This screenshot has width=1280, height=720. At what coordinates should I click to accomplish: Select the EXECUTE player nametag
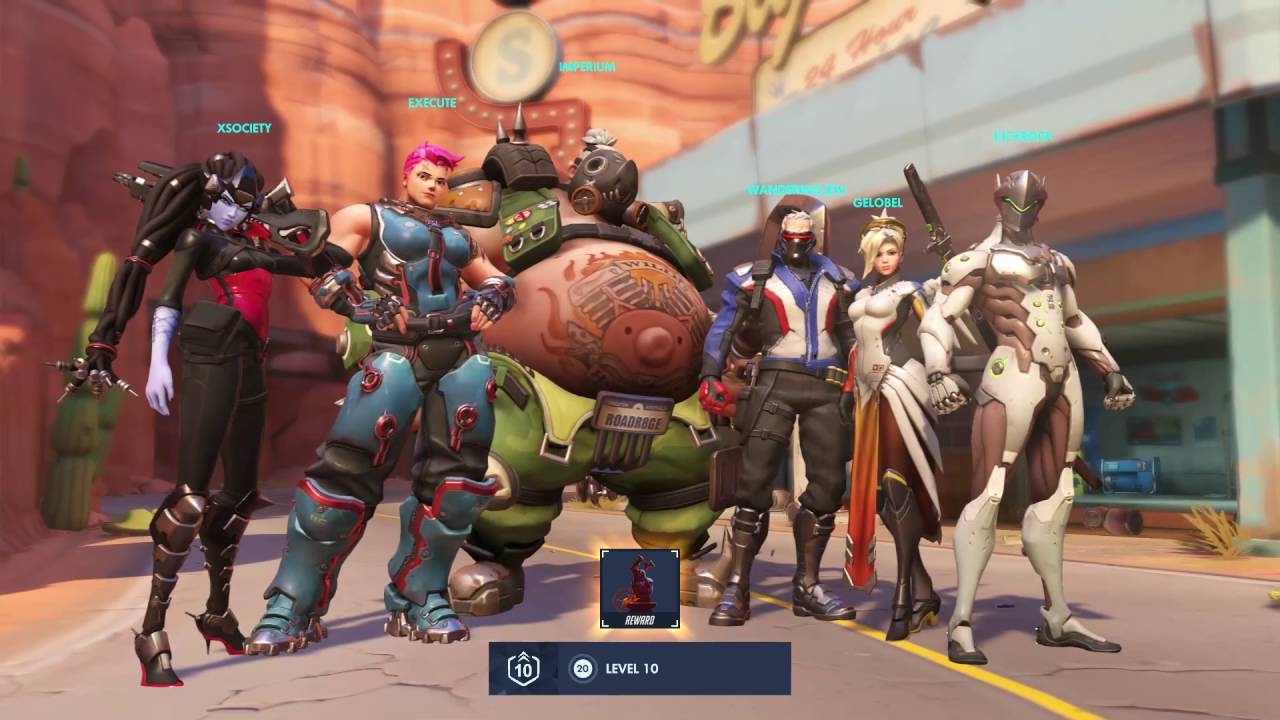(432, 102)
